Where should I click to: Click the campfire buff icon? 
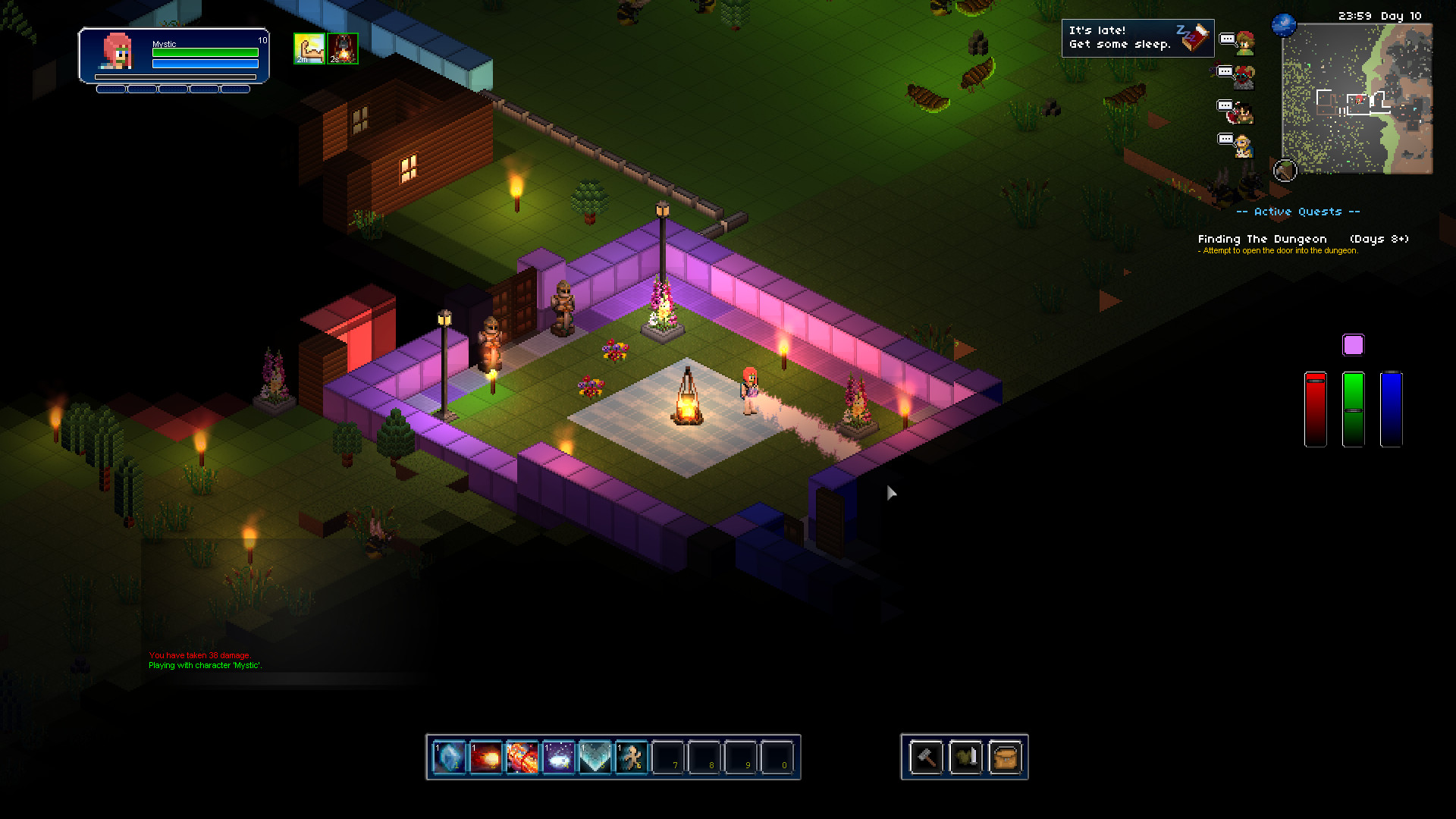point(343,49)
